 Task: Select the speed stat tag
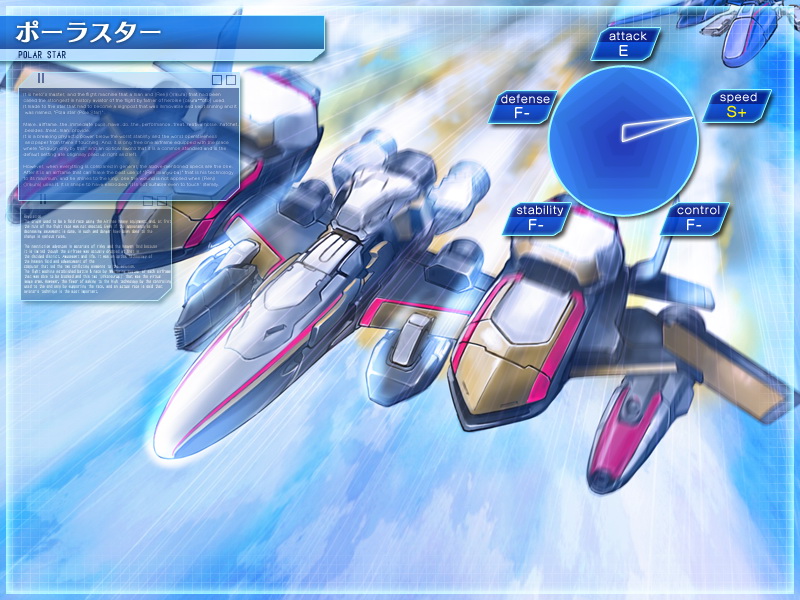point(738,105)
